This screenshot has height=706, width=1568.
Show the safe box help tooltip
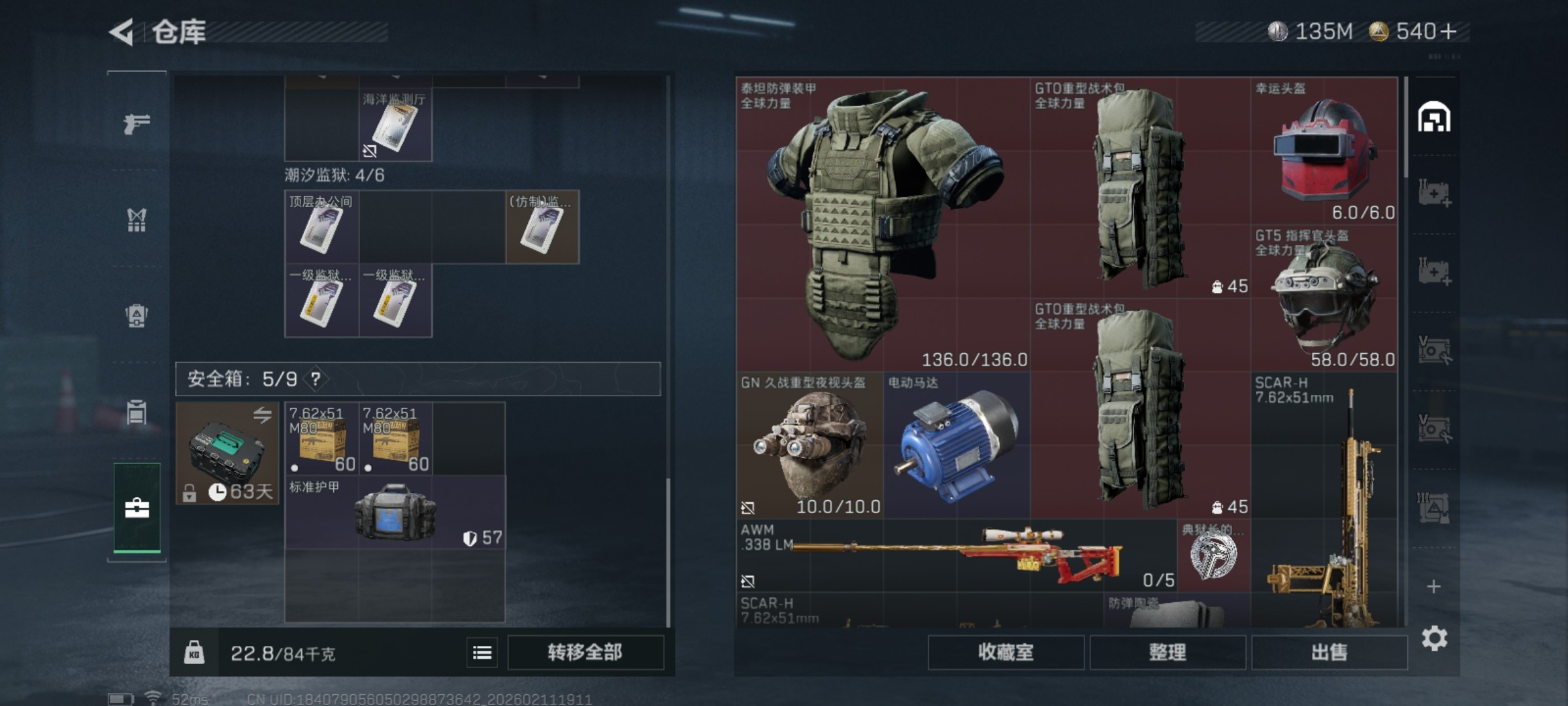316,379
